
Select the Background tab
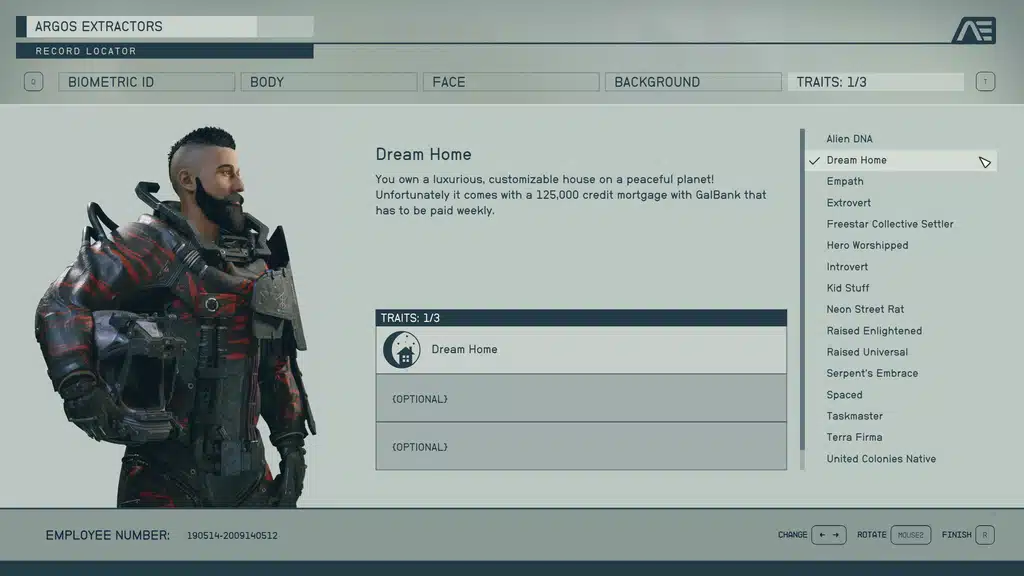tap(693, 82)
